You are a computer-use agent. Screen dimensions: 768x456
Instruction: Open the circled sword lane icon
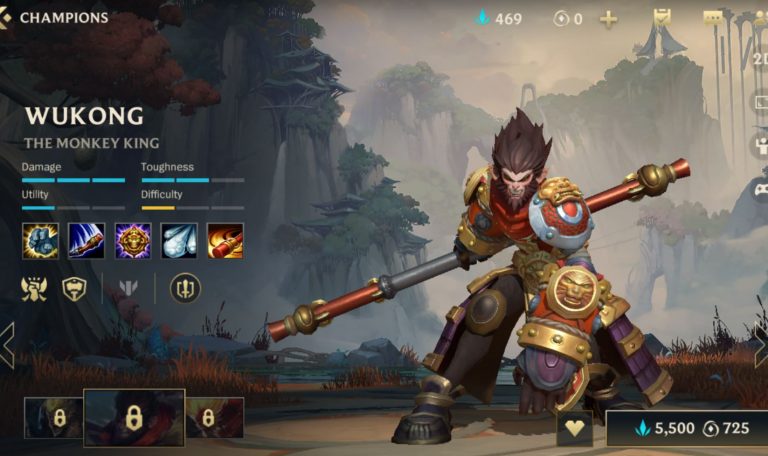tap(185, 289)
